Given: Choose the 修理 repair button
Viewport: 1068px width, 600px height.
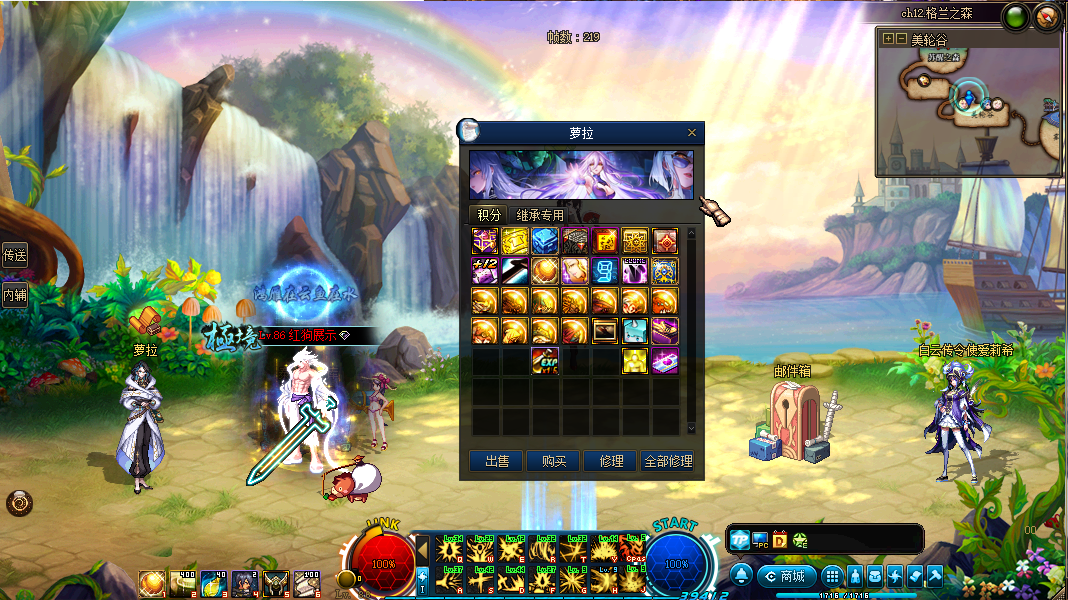Looking at the screenshot, I should [x=611, y=461].
